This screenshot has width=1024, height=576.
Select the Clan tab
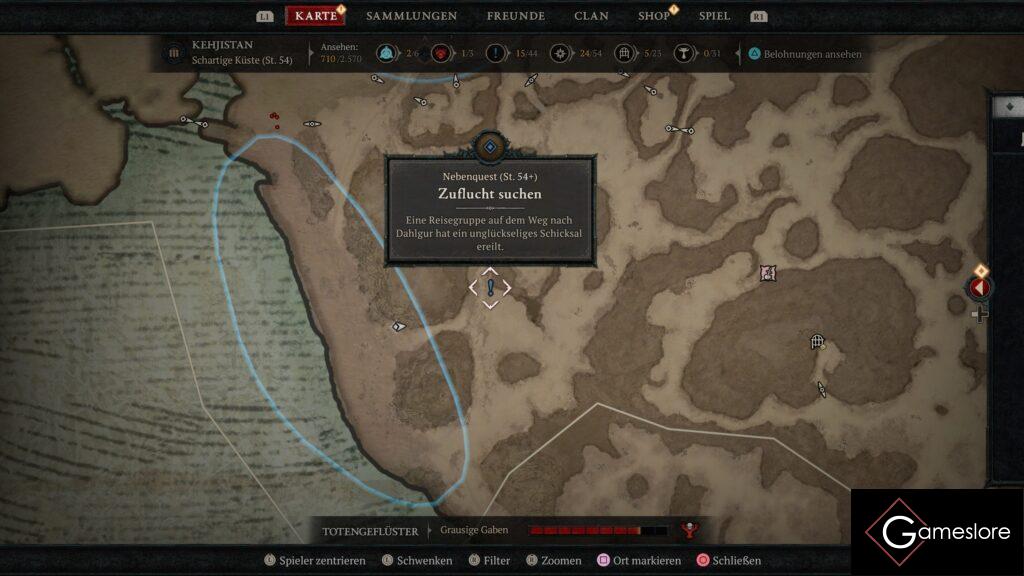591,16
